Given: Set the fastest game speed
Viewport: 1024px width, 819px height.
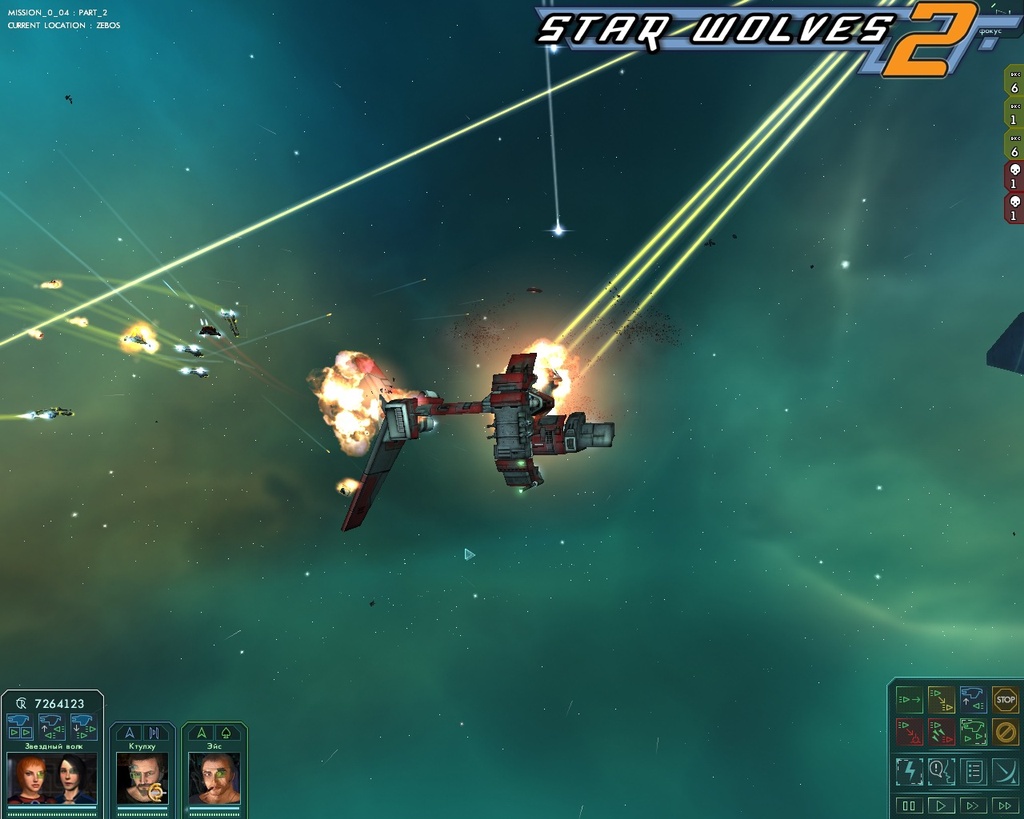Looking at the screenshot, I should tap(1005, 805).
